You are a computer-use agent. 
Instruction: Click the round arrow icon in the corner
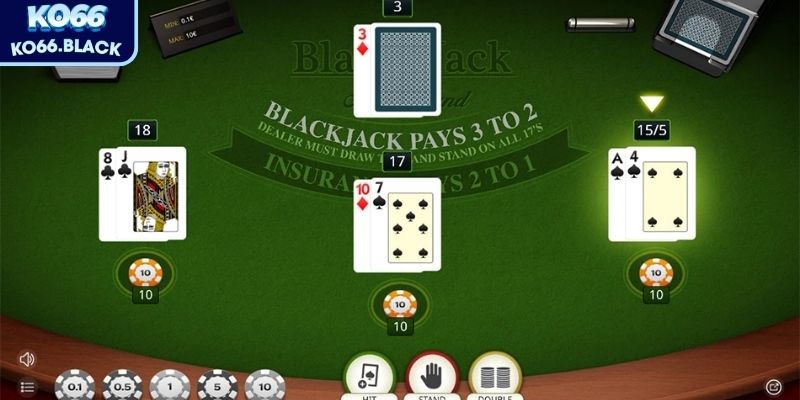pyautogui.click(x=773, y=386)
